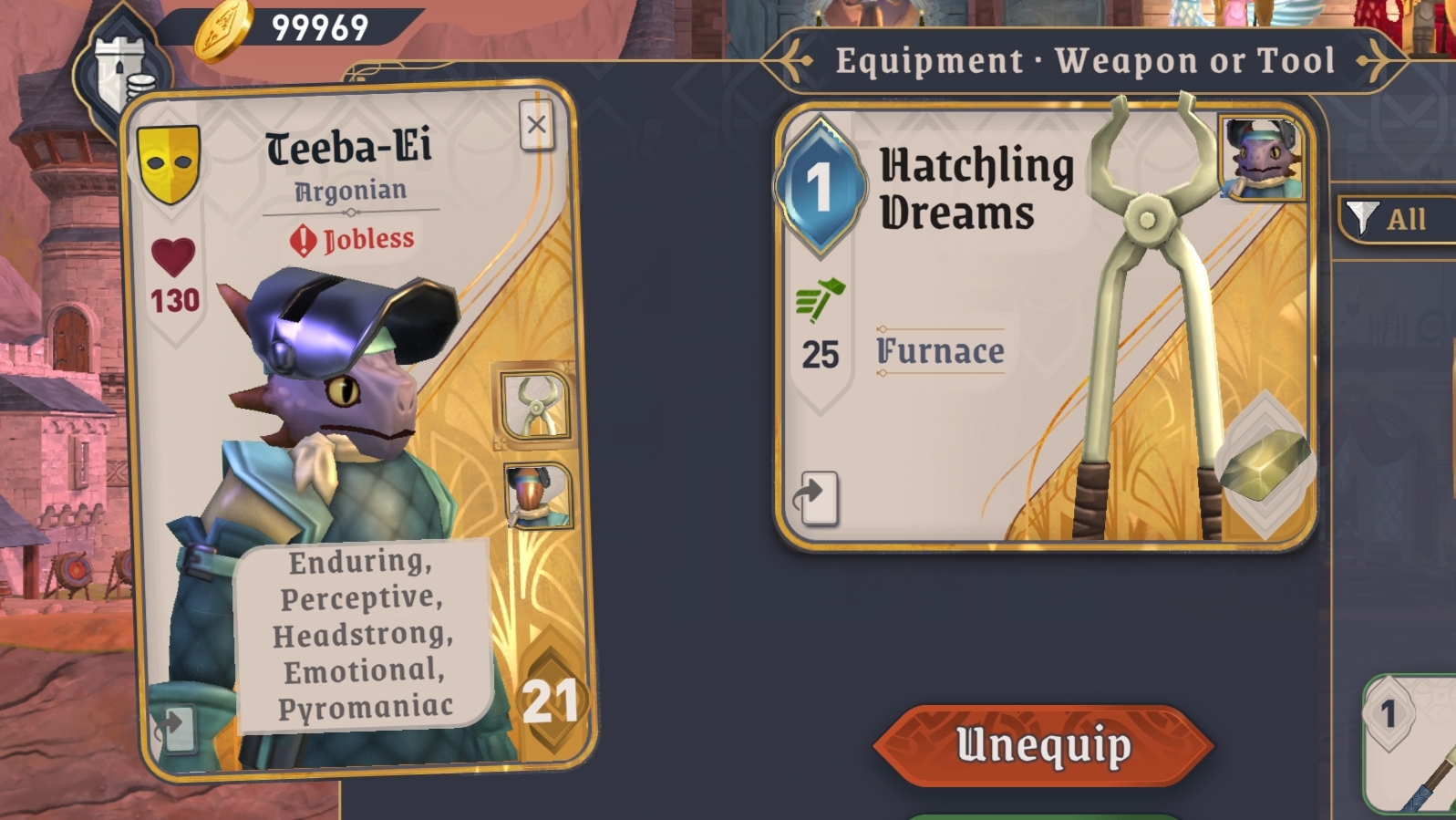Viewport: 1456px width, 820px height.
Task: Flip the Teeba-Ei character card
Action: click(x=174, y=728)
